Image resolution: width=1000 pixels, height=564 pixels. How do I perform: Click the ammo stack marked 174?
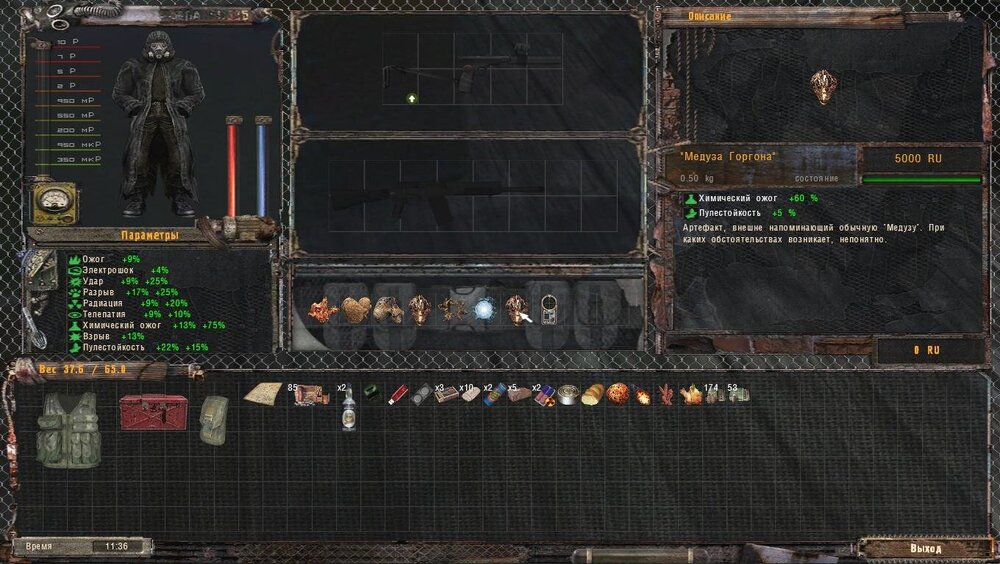click(x=712, y=395)
